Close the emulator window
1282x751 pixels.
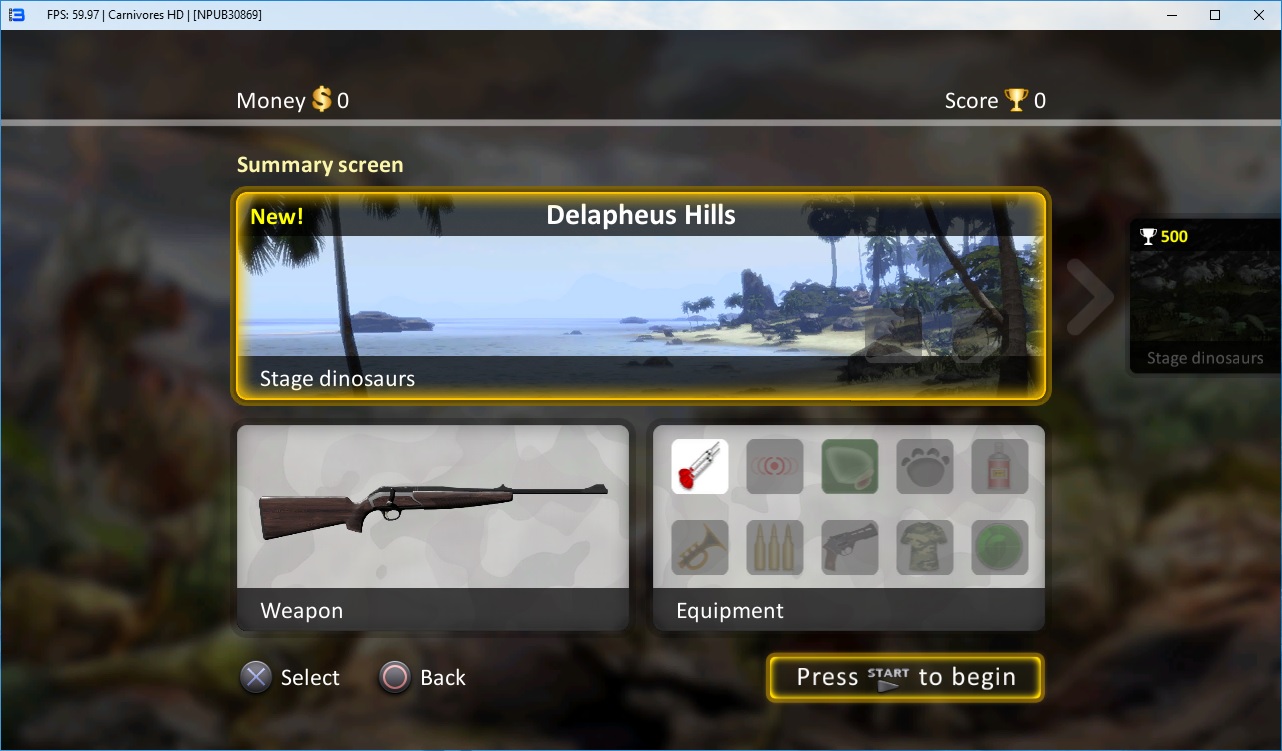[x=1258, y=15]
